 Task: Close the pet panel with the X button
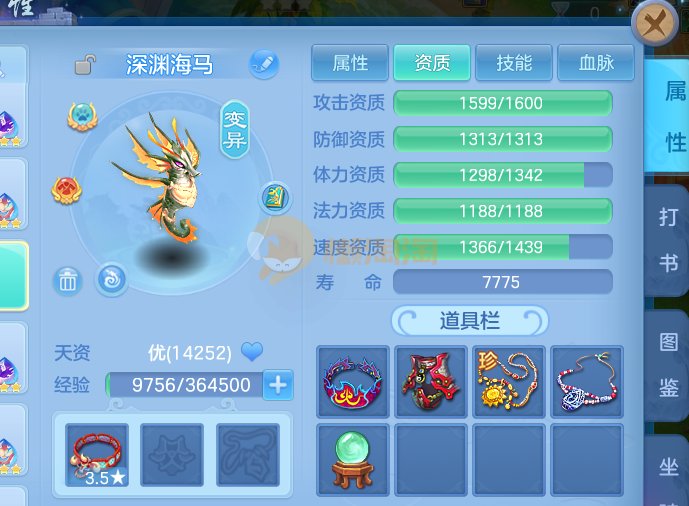point(655,24)
